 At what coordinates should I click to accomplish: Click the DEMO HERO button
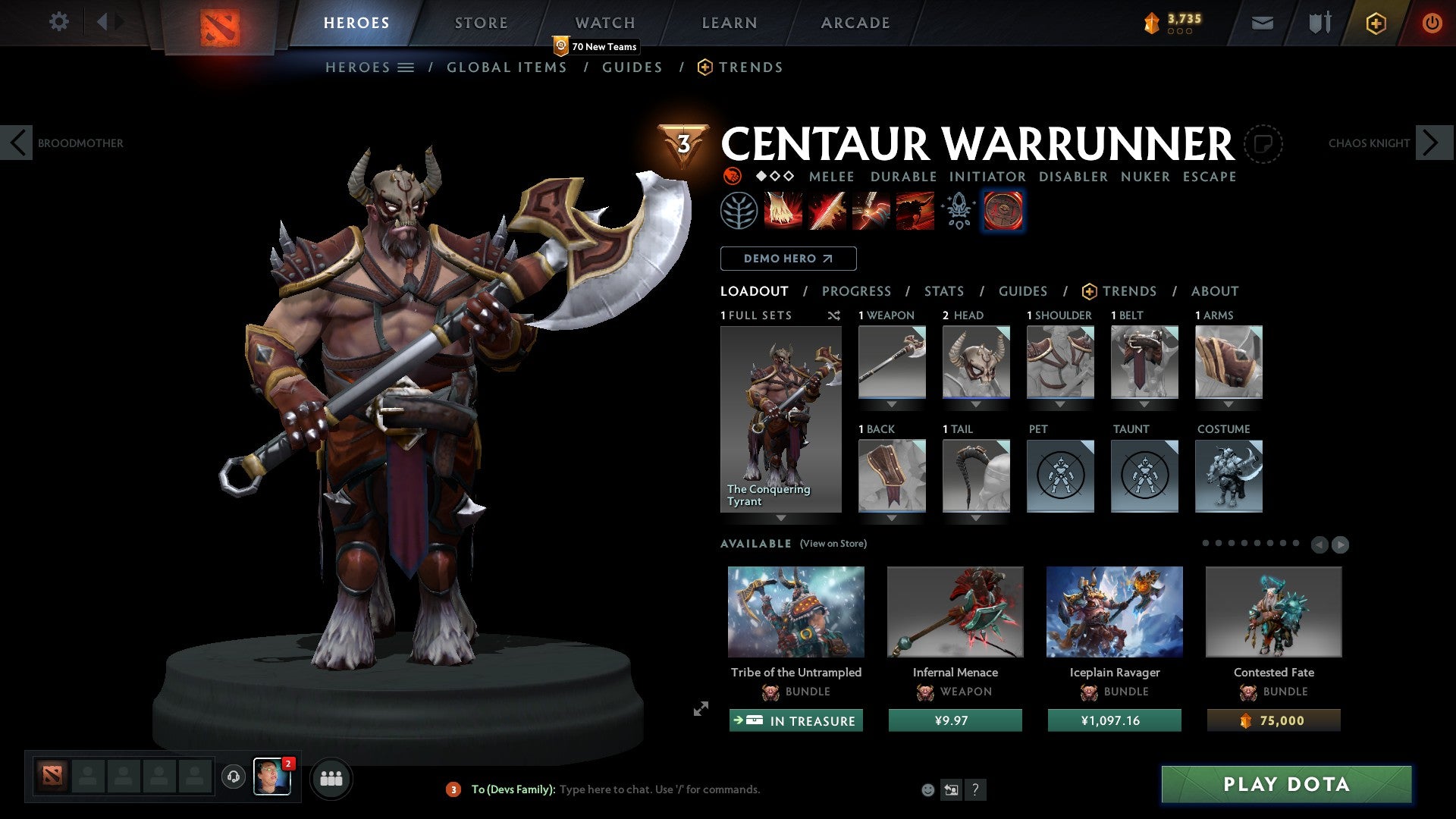[x=788, y=259]
